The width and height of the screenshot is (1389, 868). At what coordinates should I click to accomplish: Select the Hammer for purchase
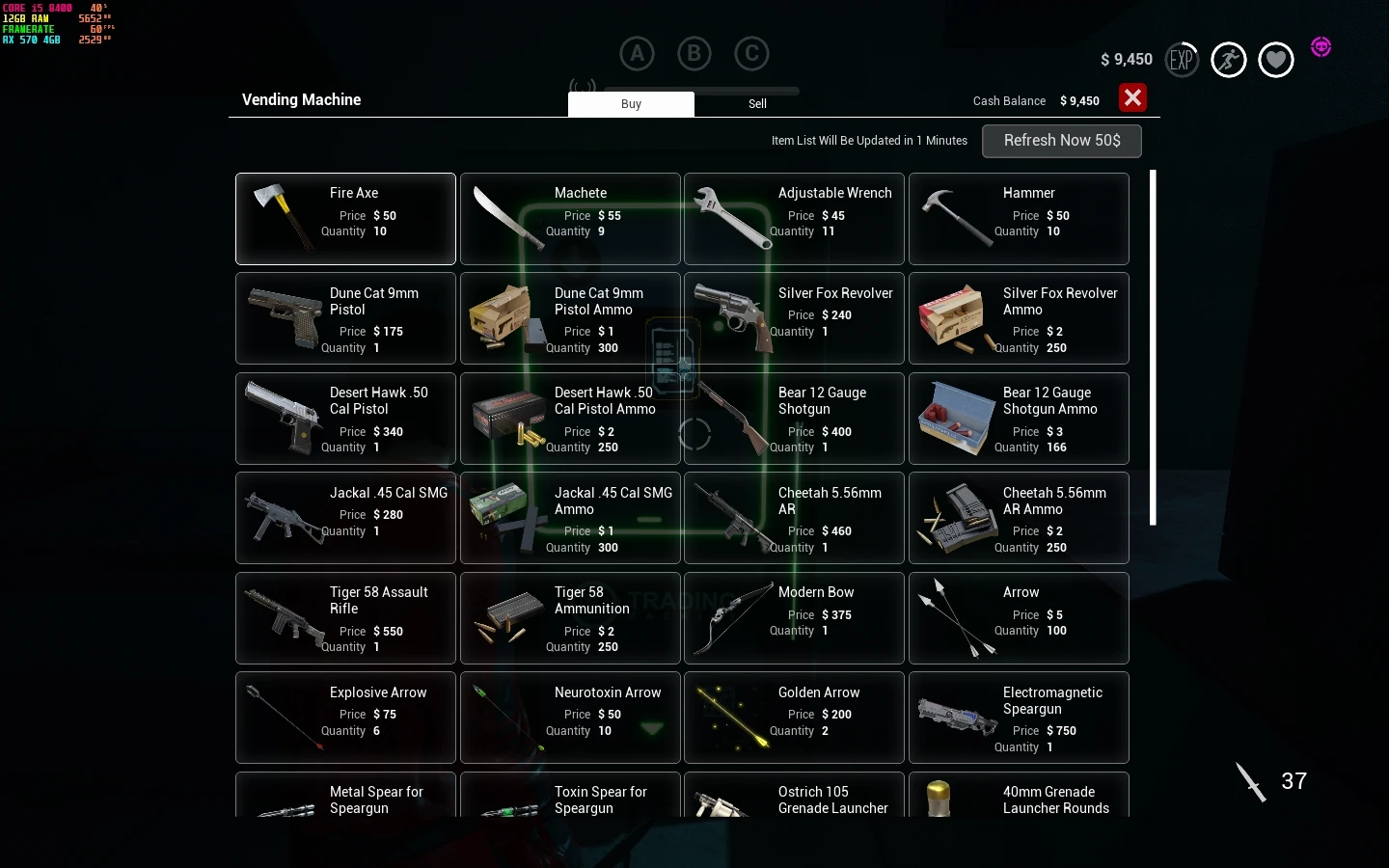(1019, 219)
